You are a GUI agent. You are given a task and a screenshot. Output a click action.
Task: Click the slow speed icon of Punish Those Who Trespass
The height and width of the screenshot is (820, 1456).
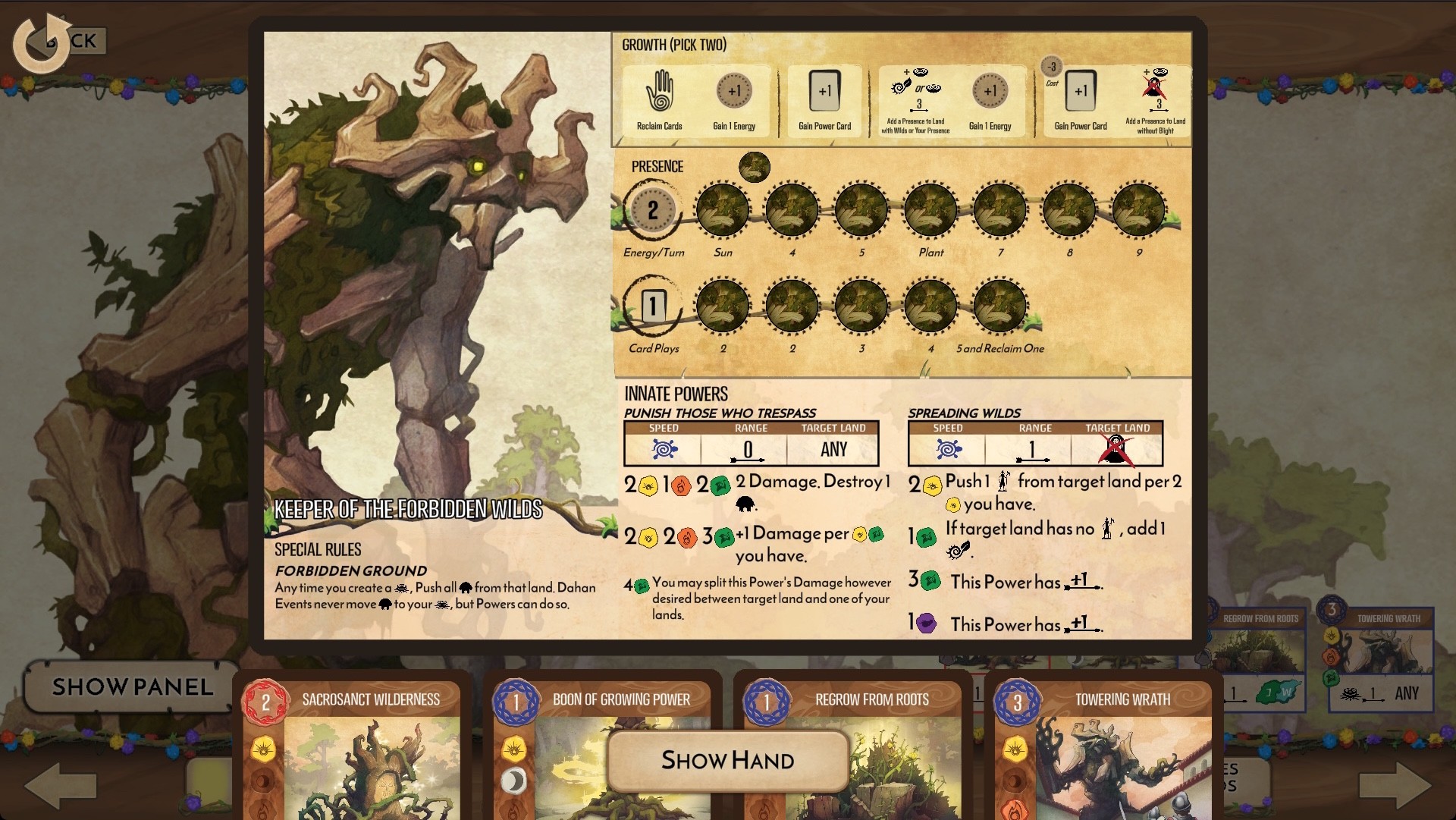click(664, 449)
